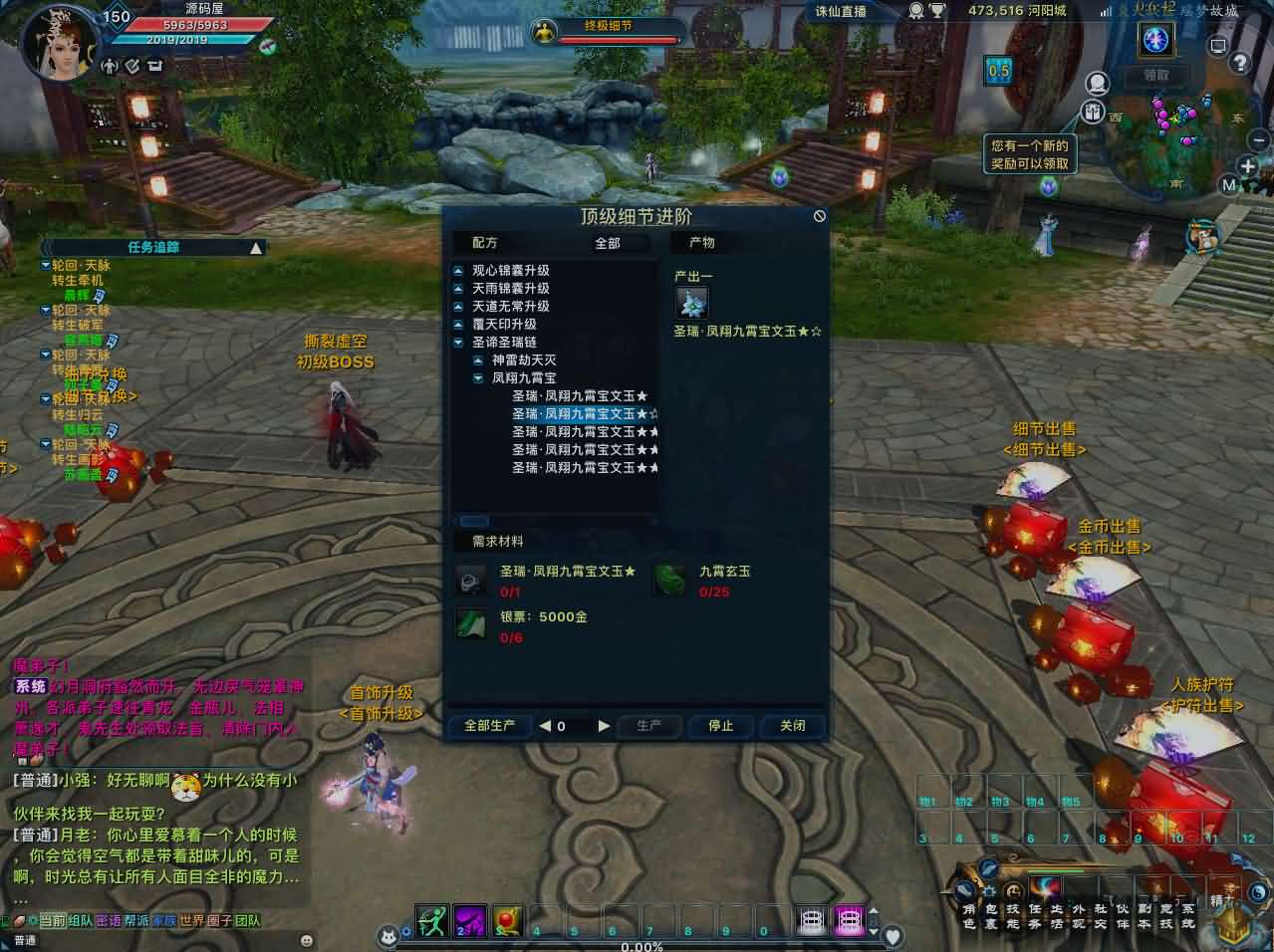This screenshot has height=952, width=1274.
Task: Click the 停止 (stop) button
Action: point(720,726)
